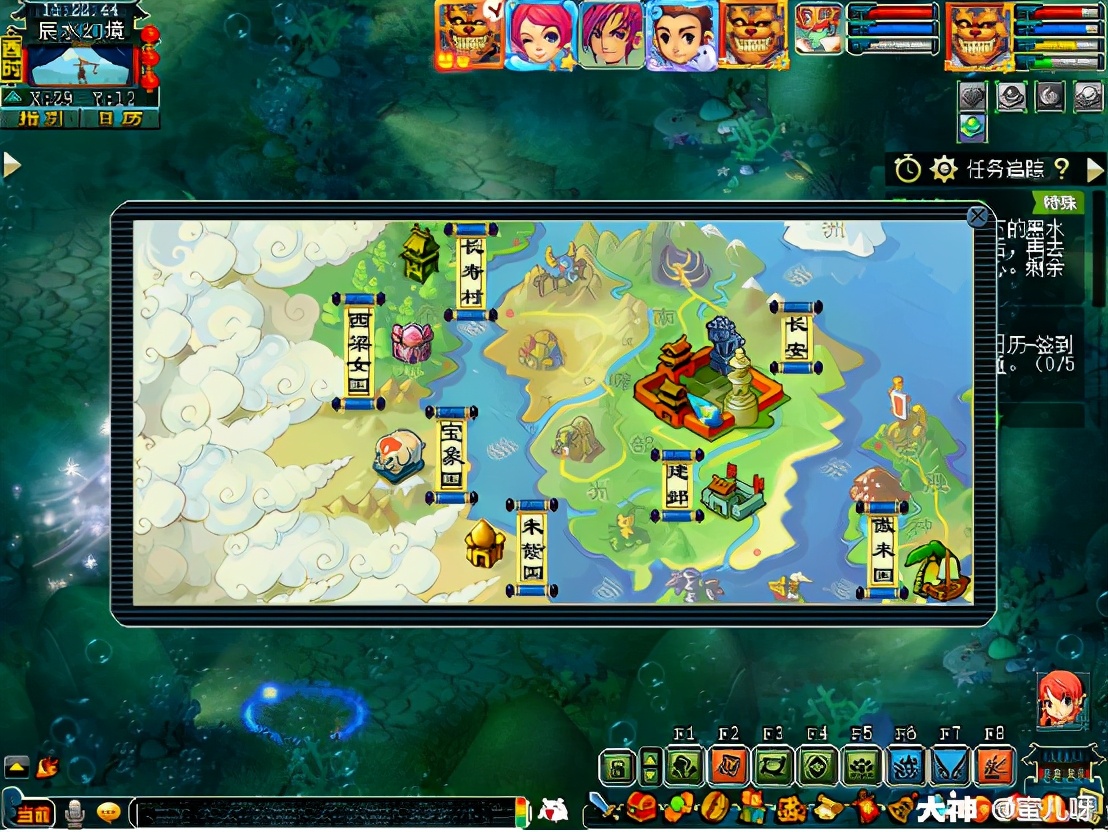Select the 长寿村 scroll label

[471, 271]
